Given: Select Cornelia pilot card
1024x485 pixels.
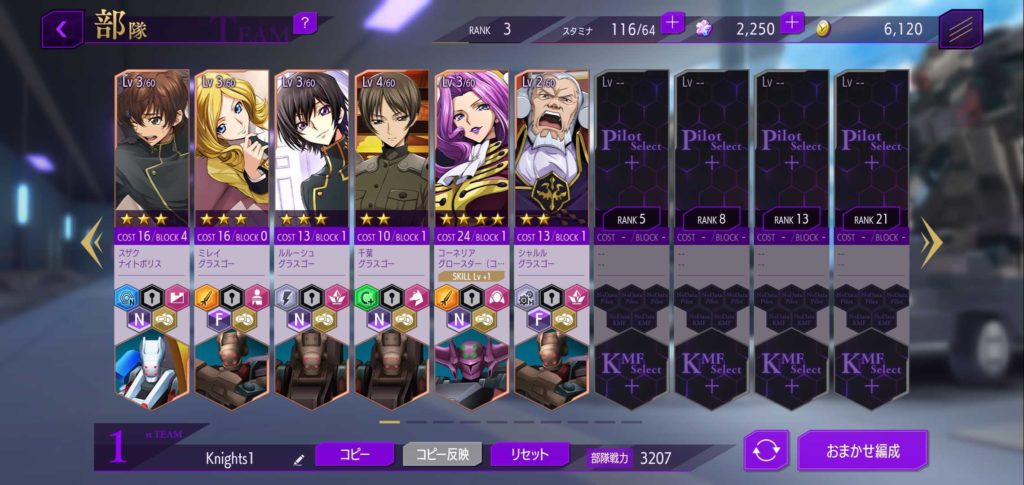Looking at the screenshot, I should coord(471,145).
